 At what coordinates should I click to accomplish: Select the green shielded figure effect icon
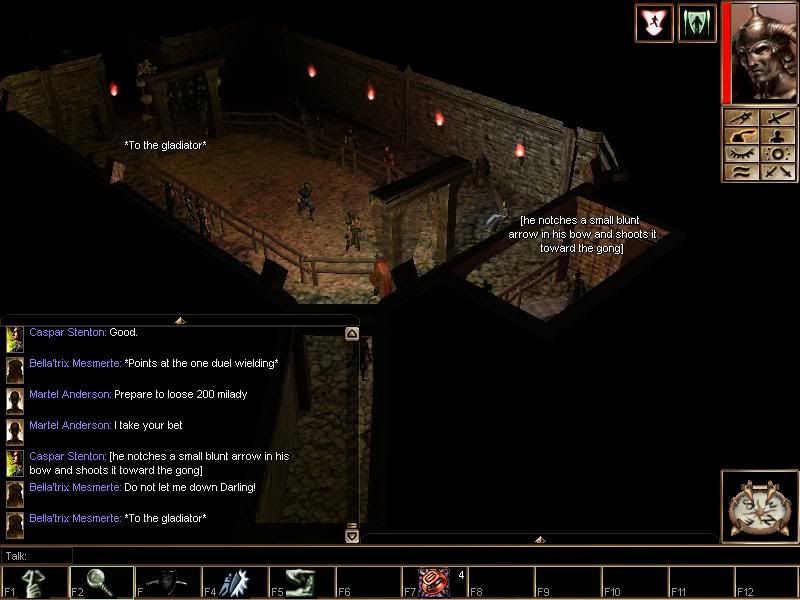click(697, 23)
